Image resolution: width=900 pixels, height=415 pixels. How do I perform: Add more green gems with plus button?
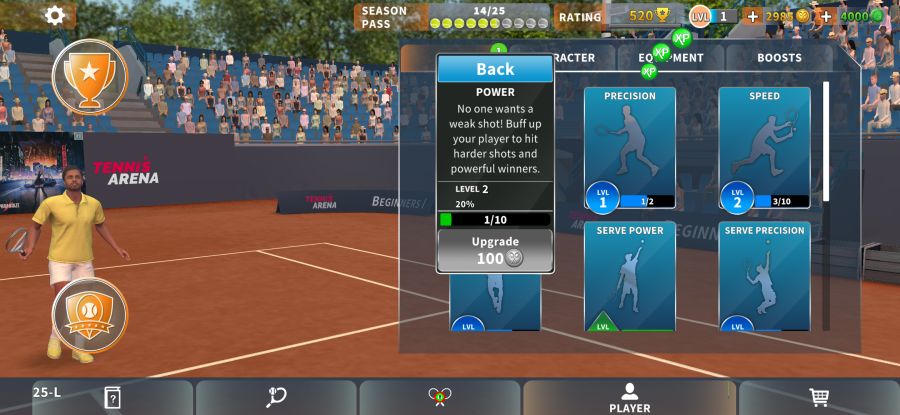826,16
